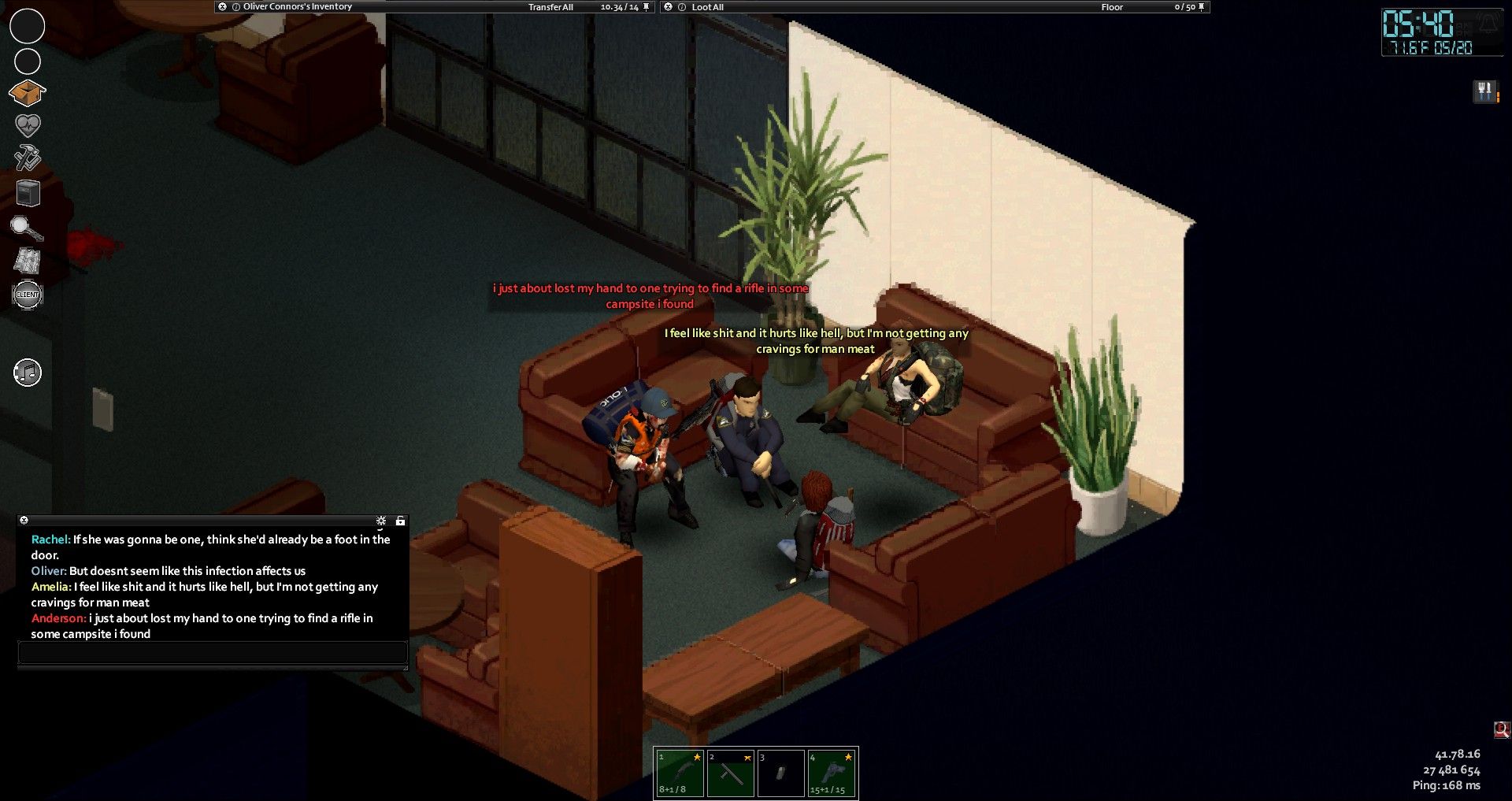Close the chat window
Screen dimensions: 1512x801
24,521
